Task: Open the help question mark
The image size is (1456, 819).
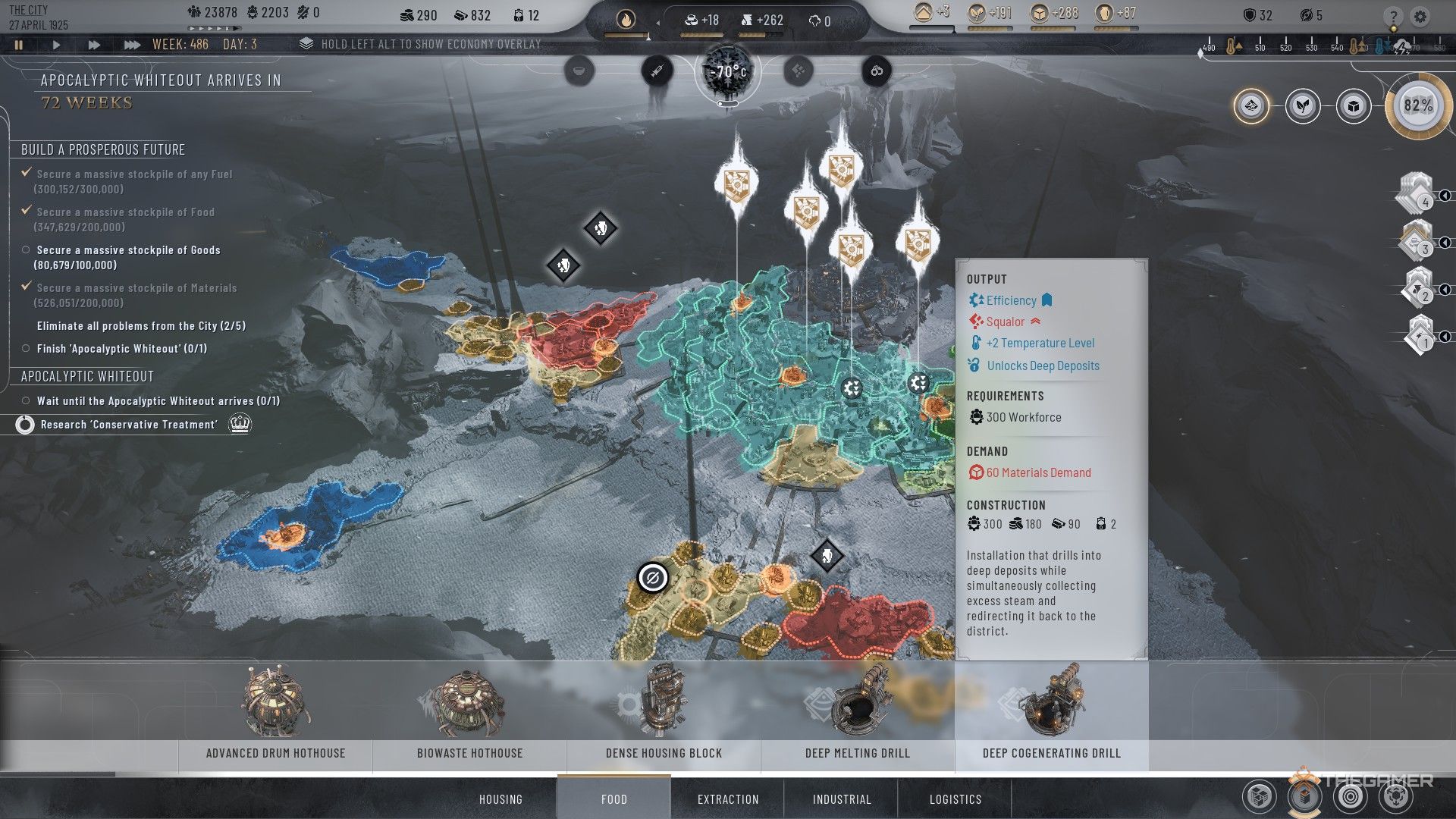Action: [x=1393, y=16]
